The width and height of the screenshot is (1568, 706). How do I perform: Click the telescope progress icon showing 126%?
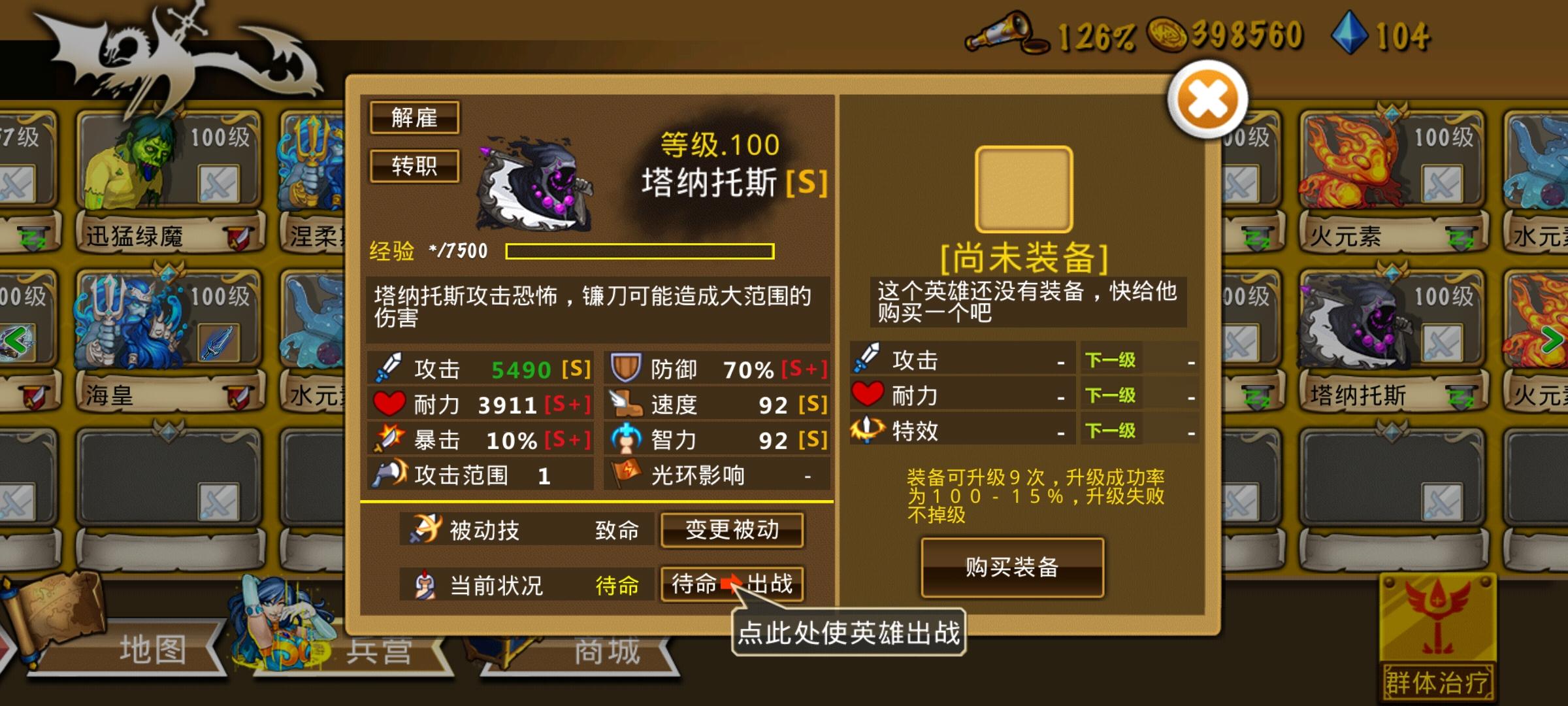1006,33
